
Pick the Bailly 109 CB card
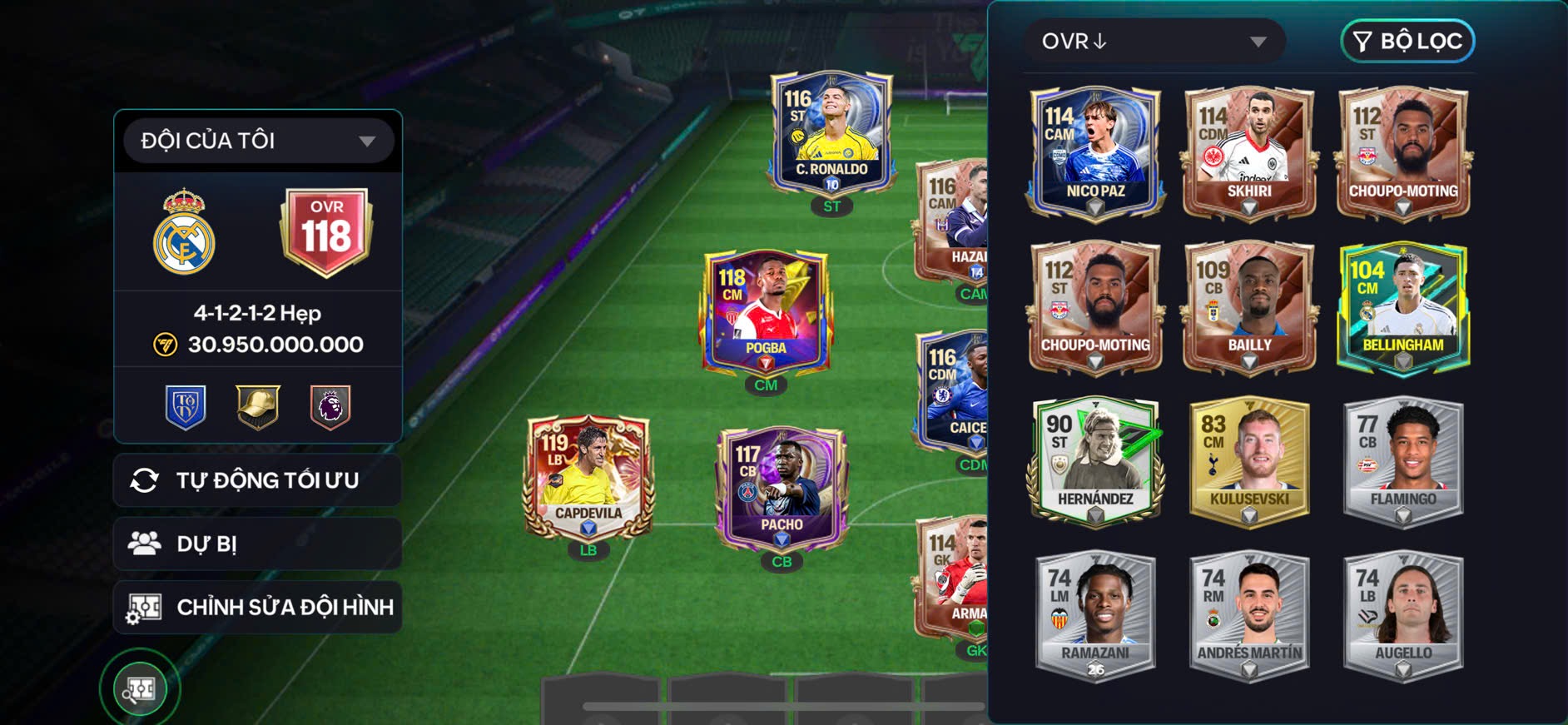click(1249, 306)
